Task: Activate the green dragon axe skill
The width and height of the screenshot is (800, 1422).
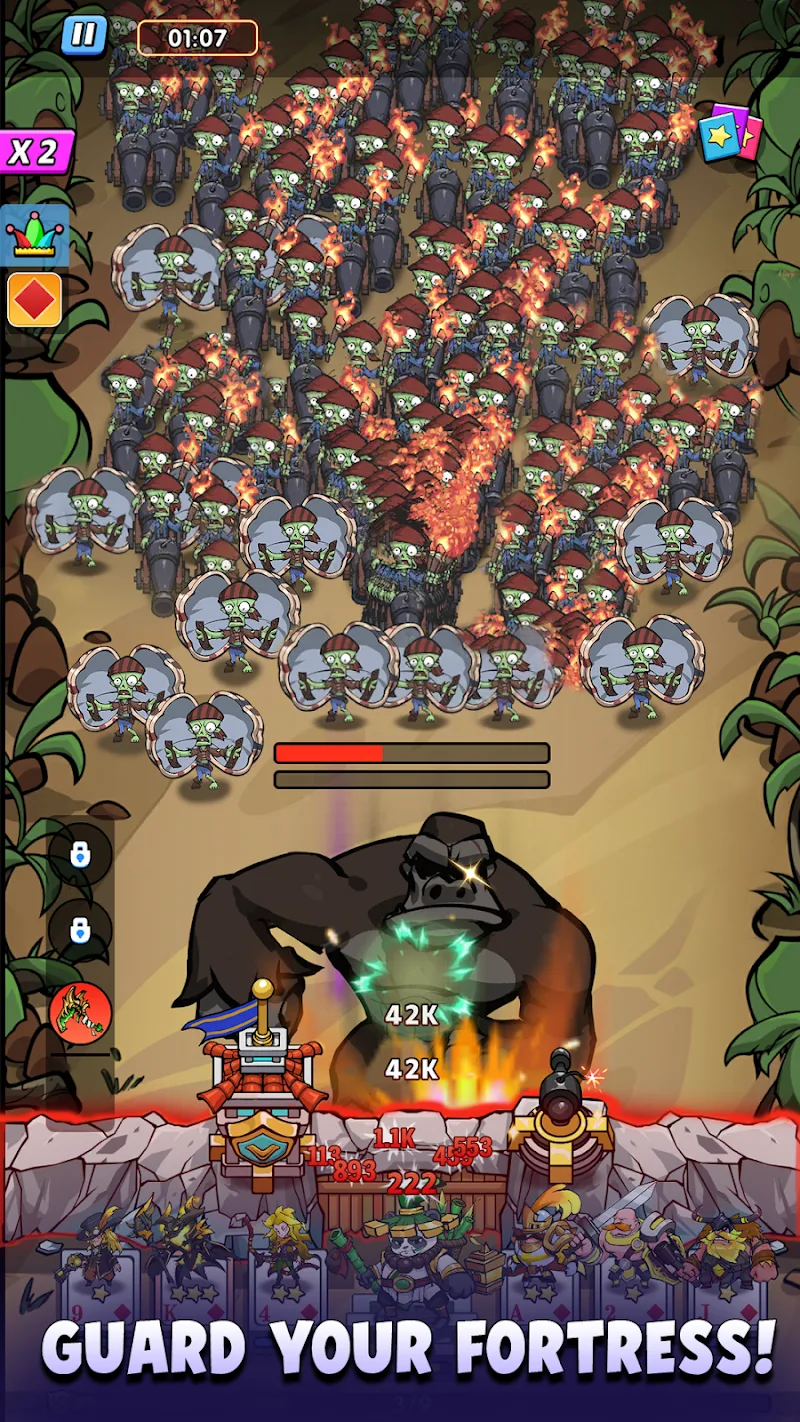Action: point(80,1013)
